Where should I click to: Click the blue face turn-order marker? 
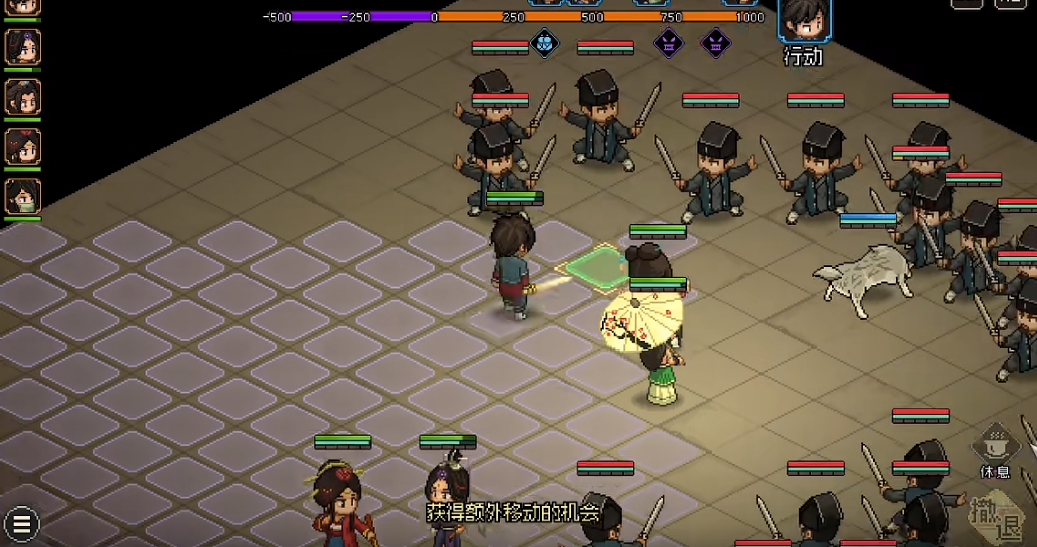(543, 43)
